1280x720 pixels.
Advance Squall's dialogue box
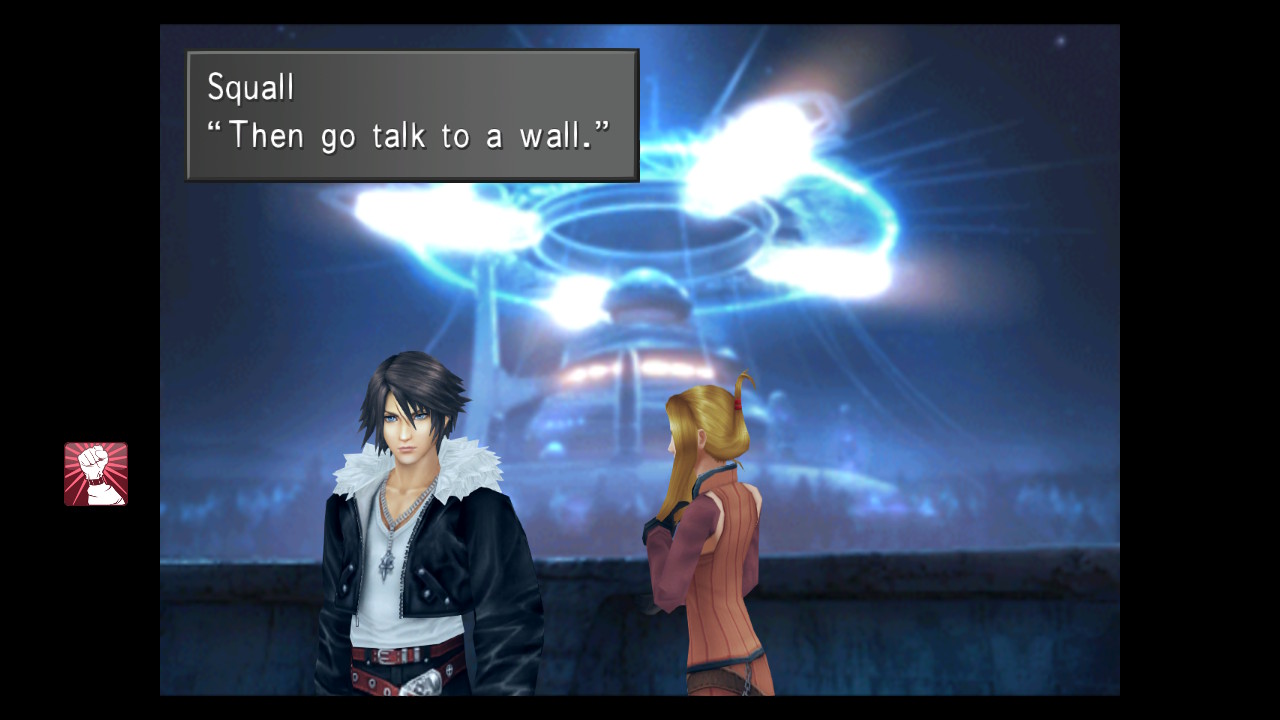(412, 115)
